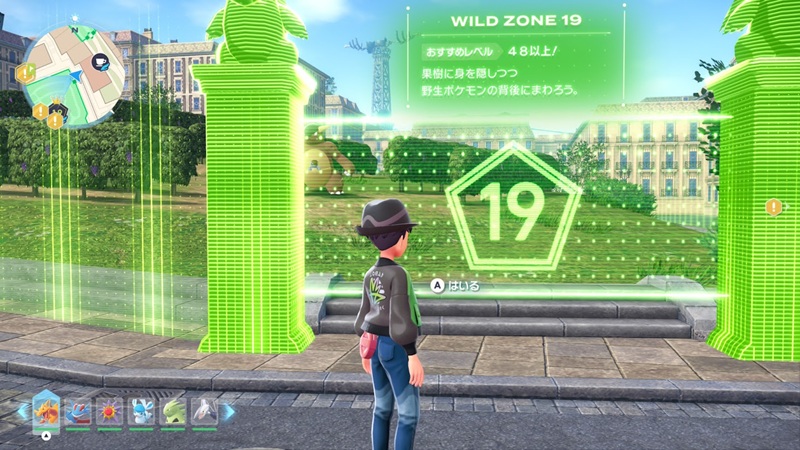Select the café cup marker on the minimap
Screen dimensions: 800x450
point(100,62)
